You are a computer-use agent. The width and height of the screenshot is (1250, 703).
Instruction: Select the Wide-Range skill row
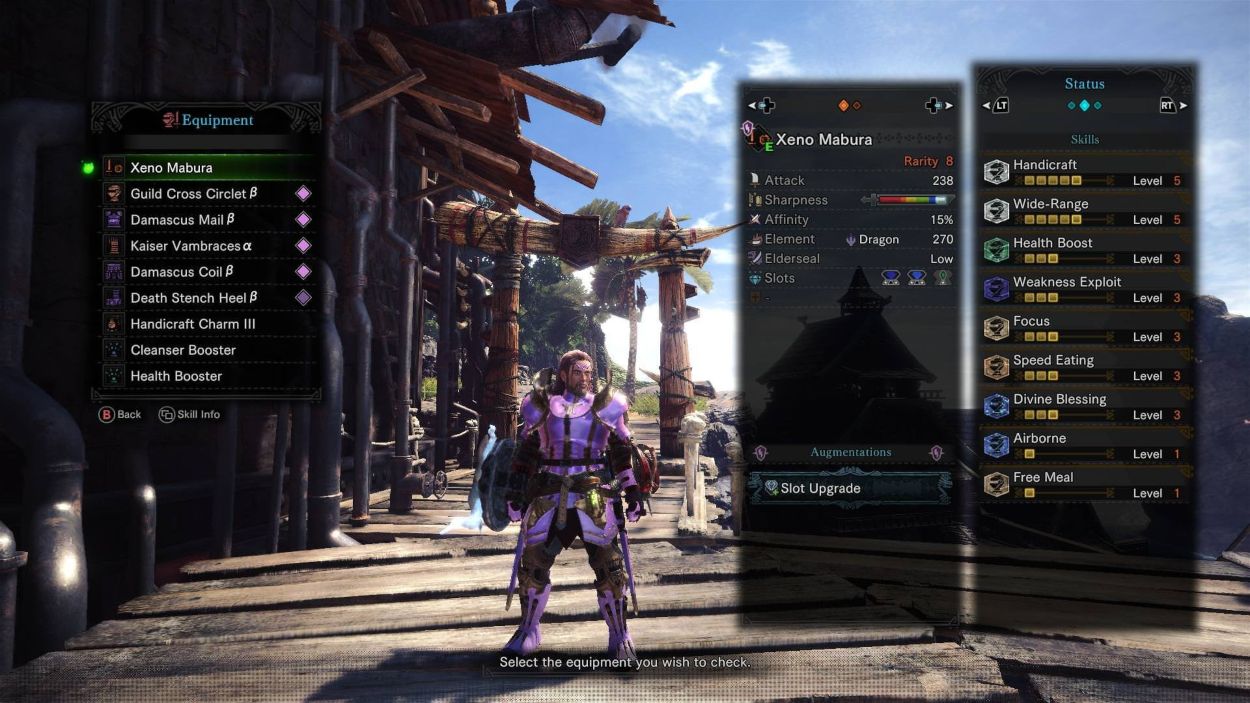pyautogui.click(x=1085, y=211)
